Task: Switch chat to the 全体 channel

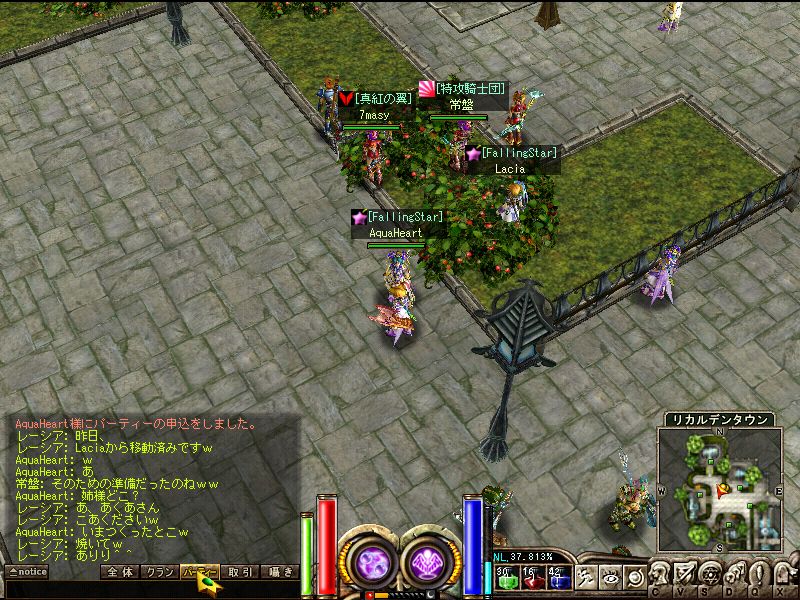Action: coord(119,572)
